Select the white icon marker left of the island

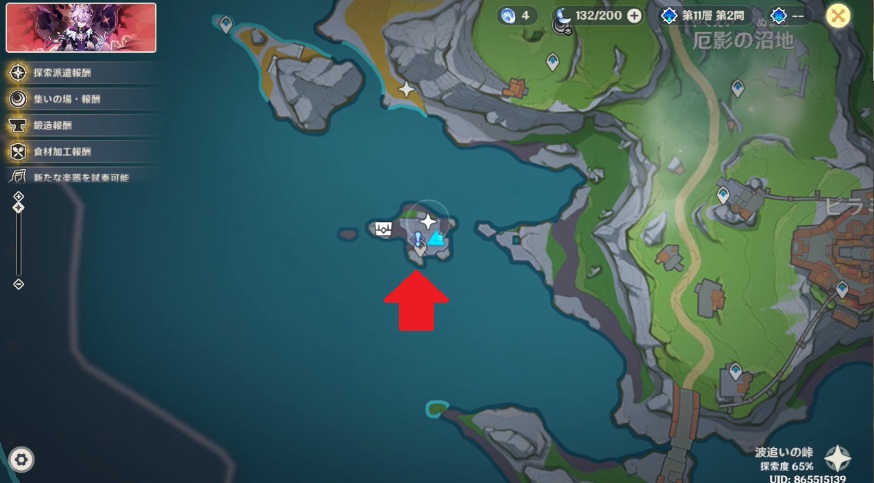384,228
